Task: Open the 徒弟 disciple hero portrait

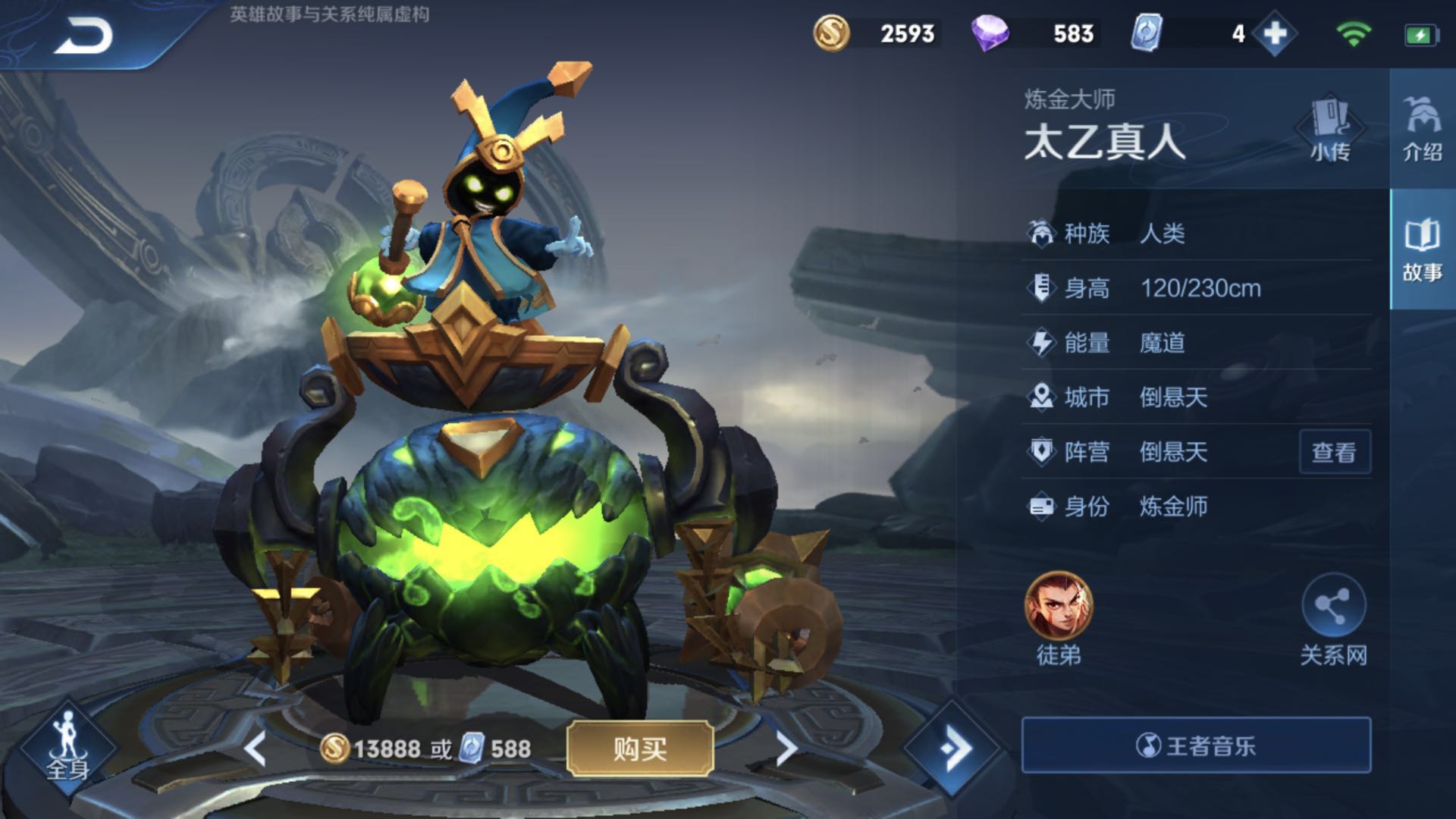Action: click(1059, 607)
